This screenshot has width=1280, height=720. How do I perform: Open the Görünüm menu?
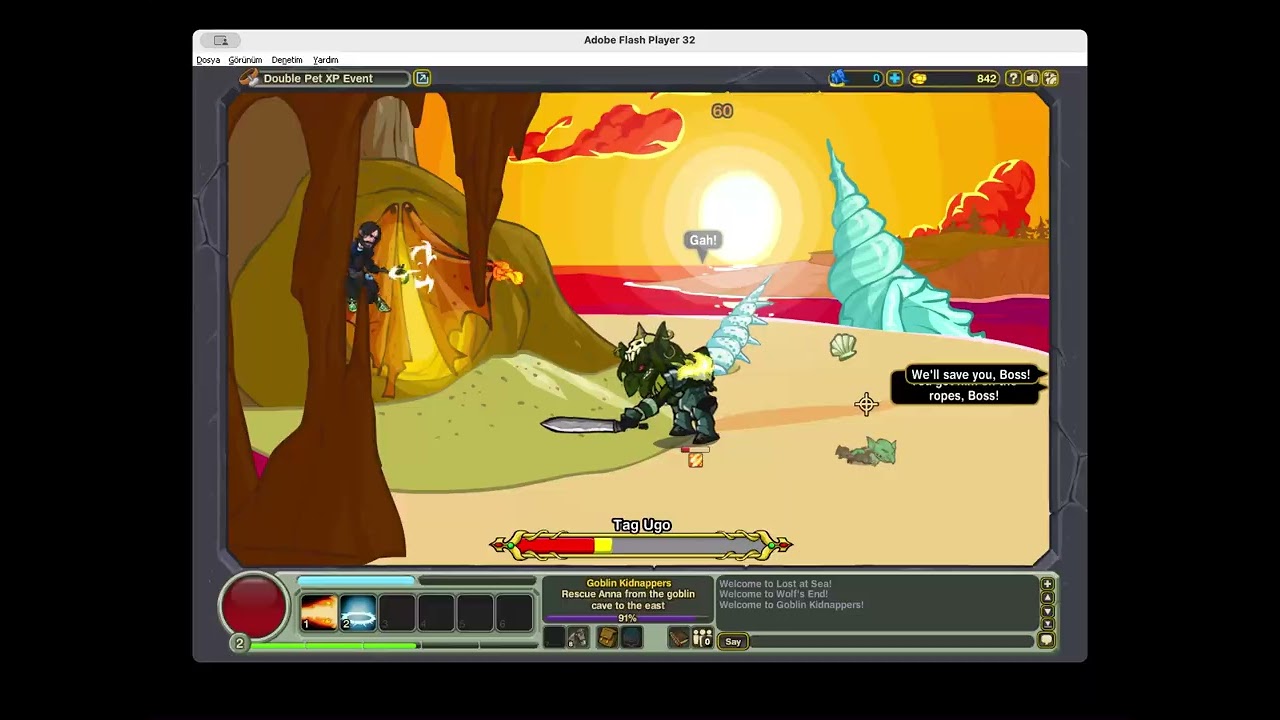click(x=245, y=60)
